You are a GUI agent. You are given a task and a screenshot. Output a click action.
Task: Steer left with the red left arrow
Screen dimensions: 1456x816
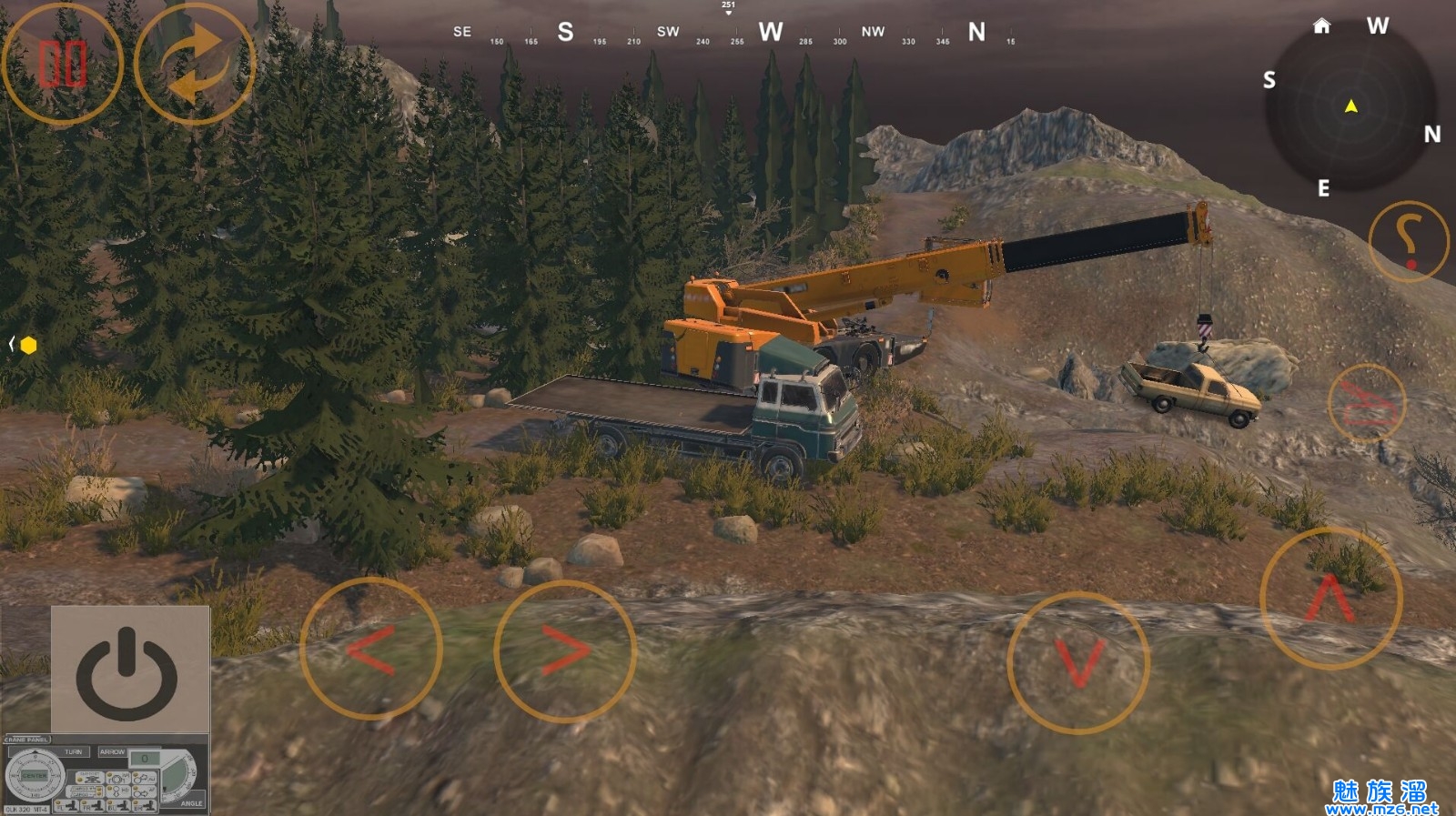[x=371, y=650]
